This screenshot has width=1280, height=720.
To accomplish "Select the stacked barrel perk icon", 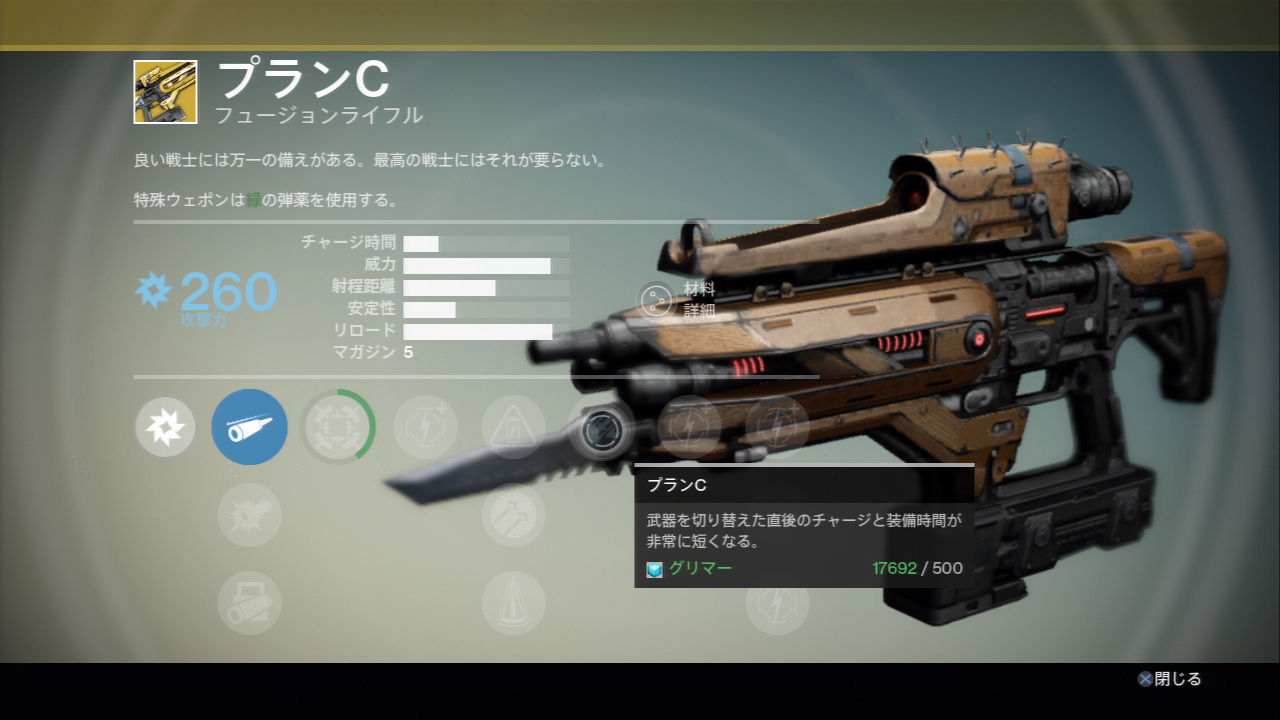I will pyautogui.click(x=249, y=603).
